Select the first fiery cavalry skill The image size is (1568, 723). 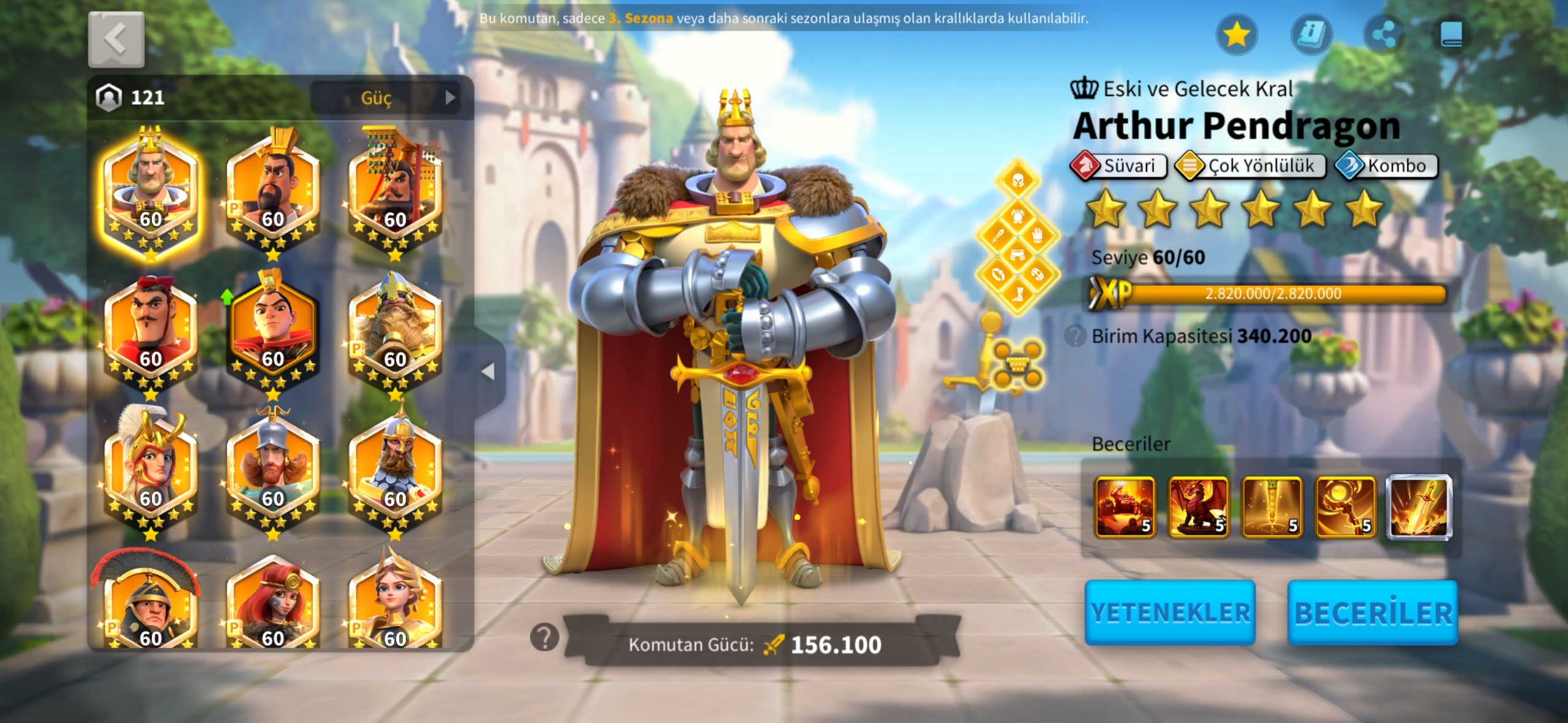pos(1124,507)
